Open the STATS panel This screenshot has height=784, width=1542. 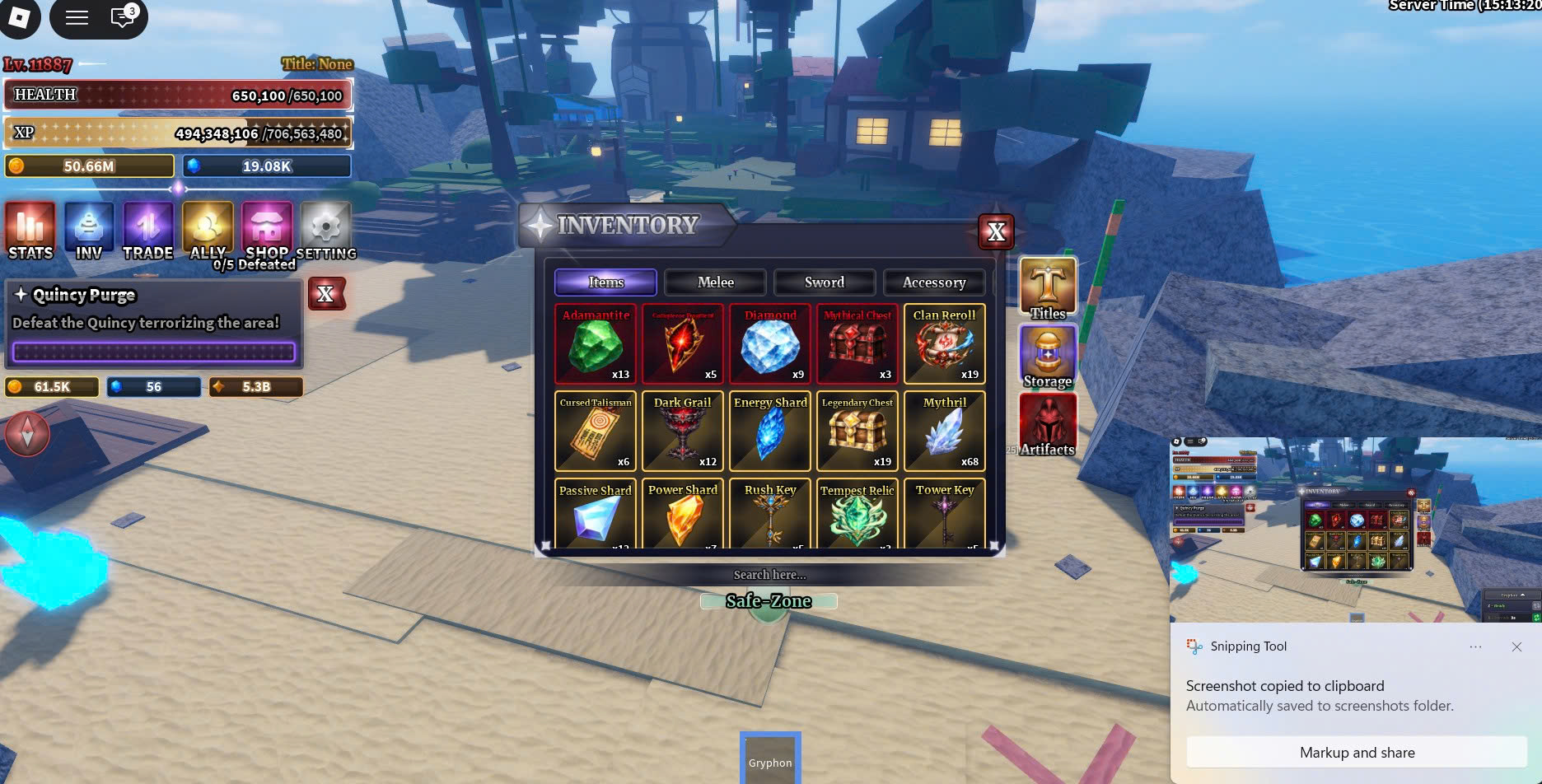(x=30, y=231)
